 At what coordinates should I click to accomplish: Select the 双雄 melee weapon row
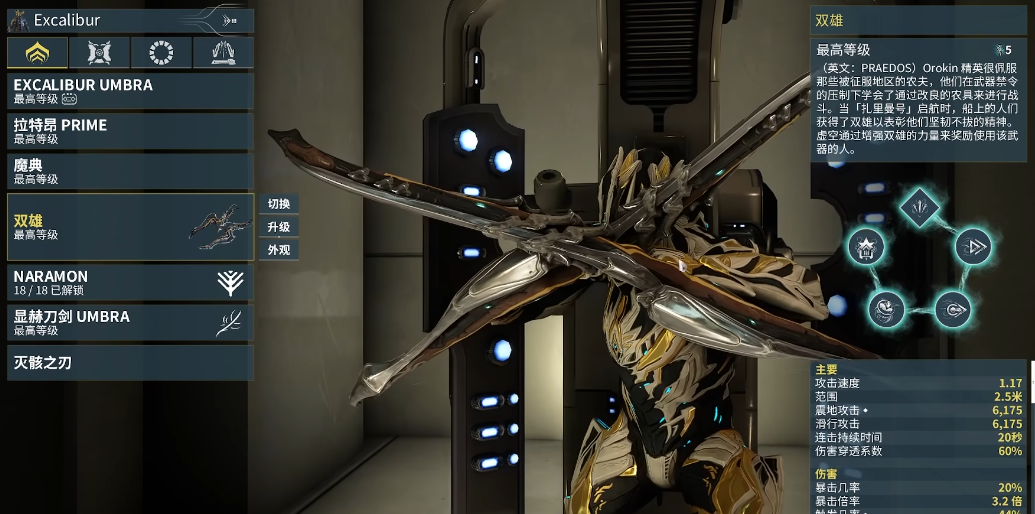pos(130,227)
